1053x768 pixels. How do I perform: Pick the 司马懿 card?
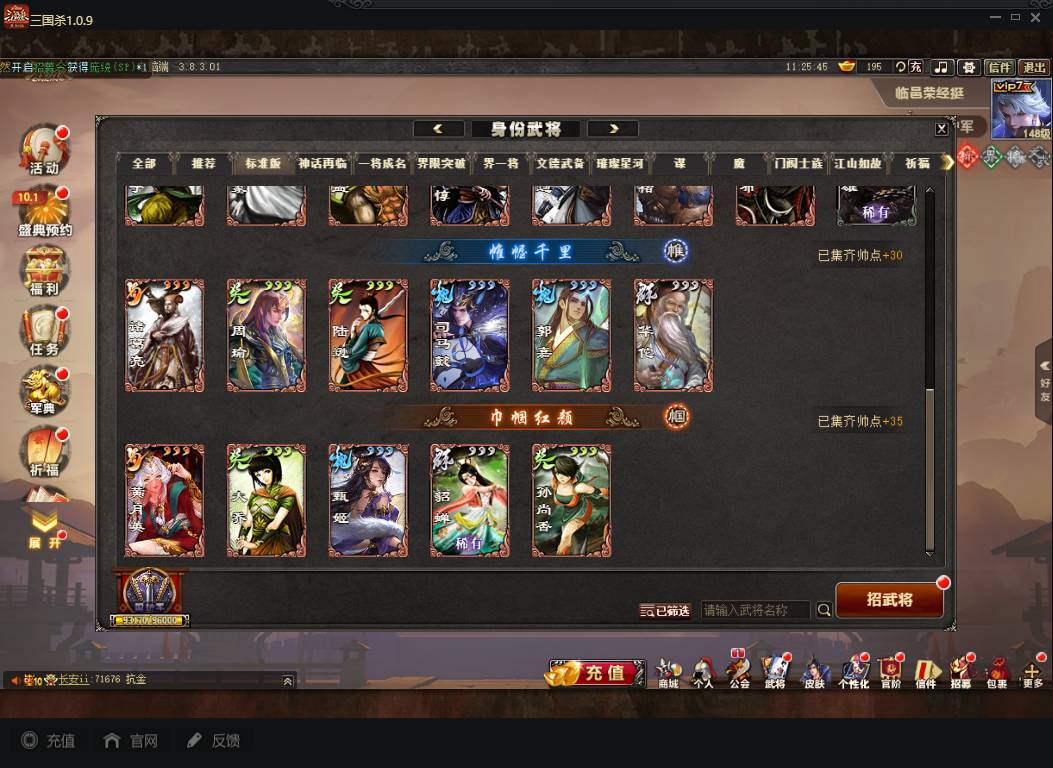(x=470, y=335)
